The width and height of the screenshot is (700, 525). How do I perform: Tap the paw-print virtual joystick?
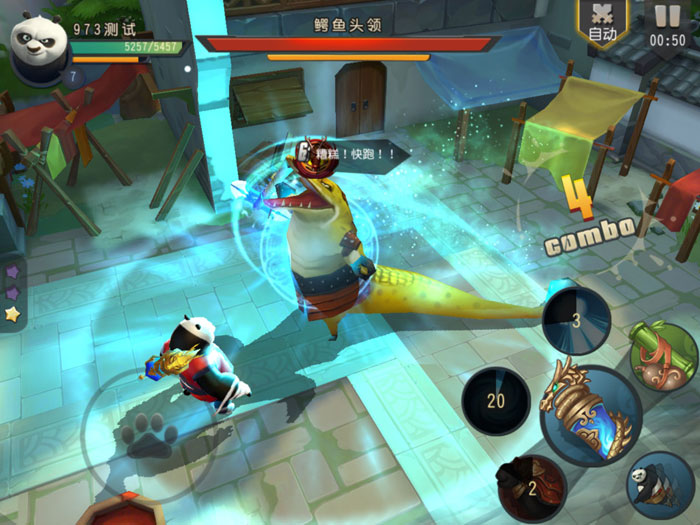[x=150, y=437]
